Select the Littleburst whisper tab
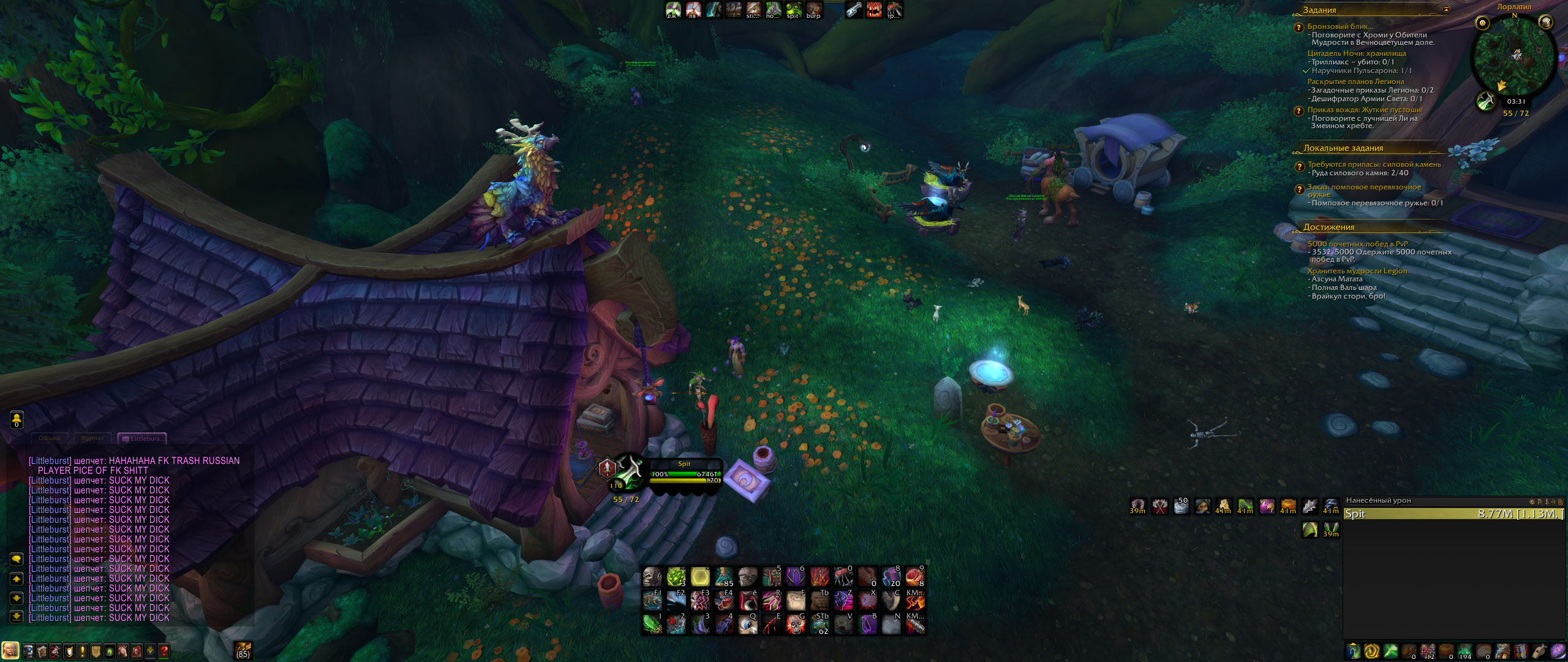1568x662 pixels. click(x=143, y=438)
